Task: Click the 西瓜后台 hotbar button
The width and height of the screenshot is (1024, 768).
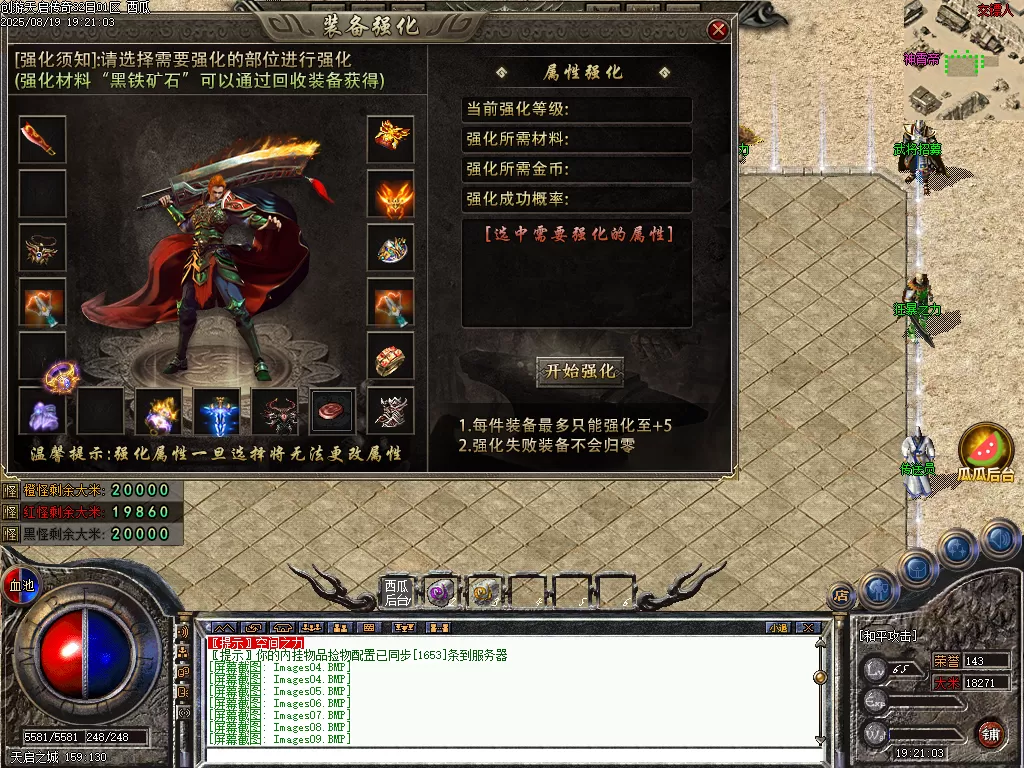Action: pos(397,593)
